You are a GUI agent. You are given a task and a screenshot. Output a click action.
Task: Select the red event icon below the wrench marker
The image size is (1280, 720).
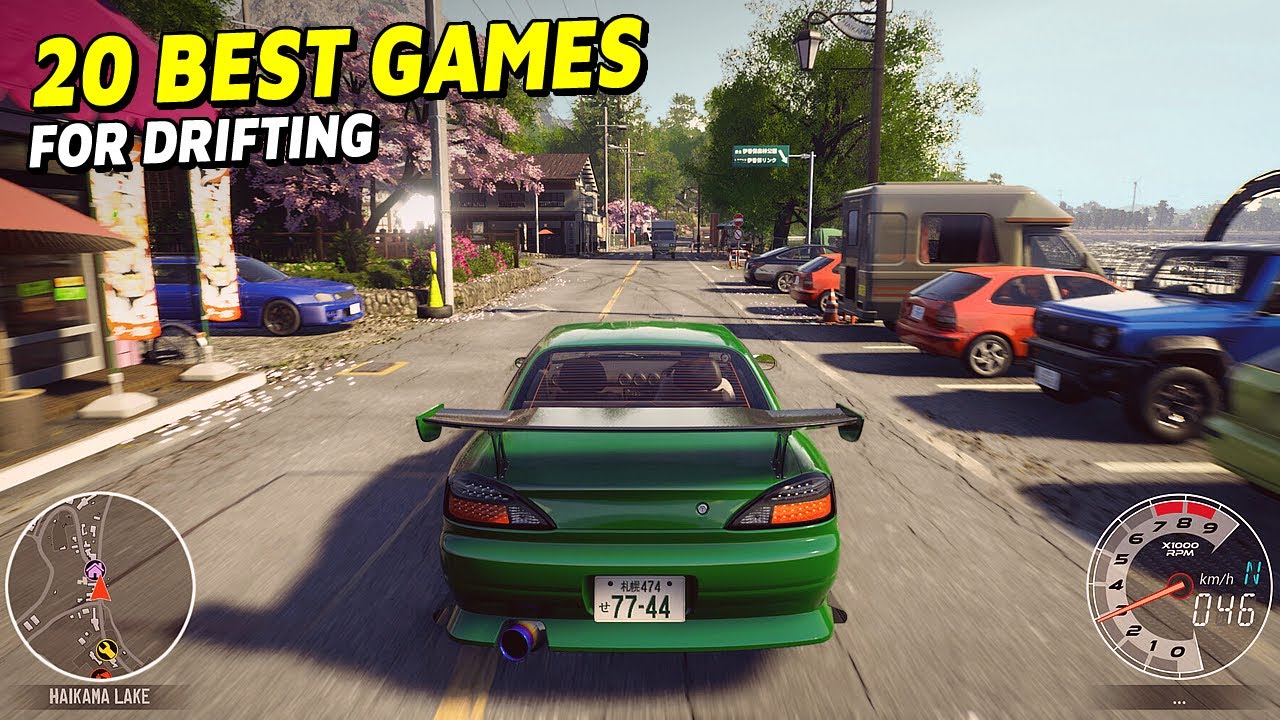(x=101, y=674)
